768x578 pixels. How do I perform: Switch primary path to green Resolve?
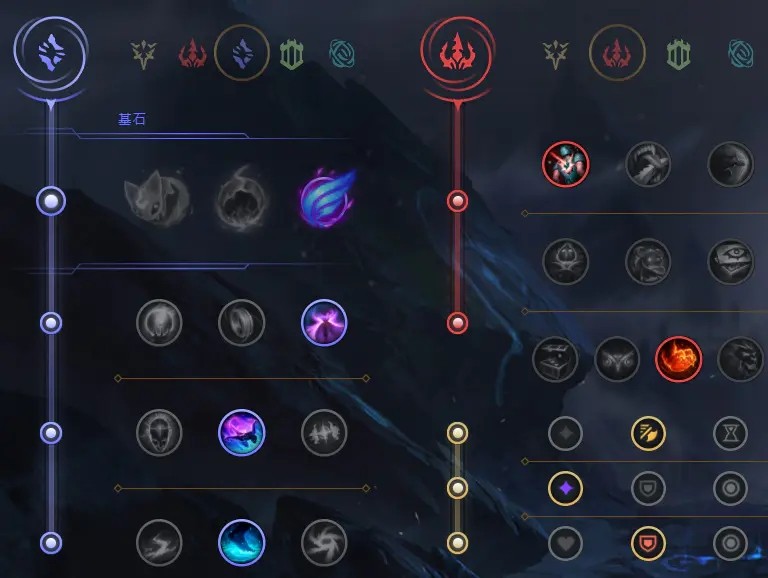(x=292, y=53)
